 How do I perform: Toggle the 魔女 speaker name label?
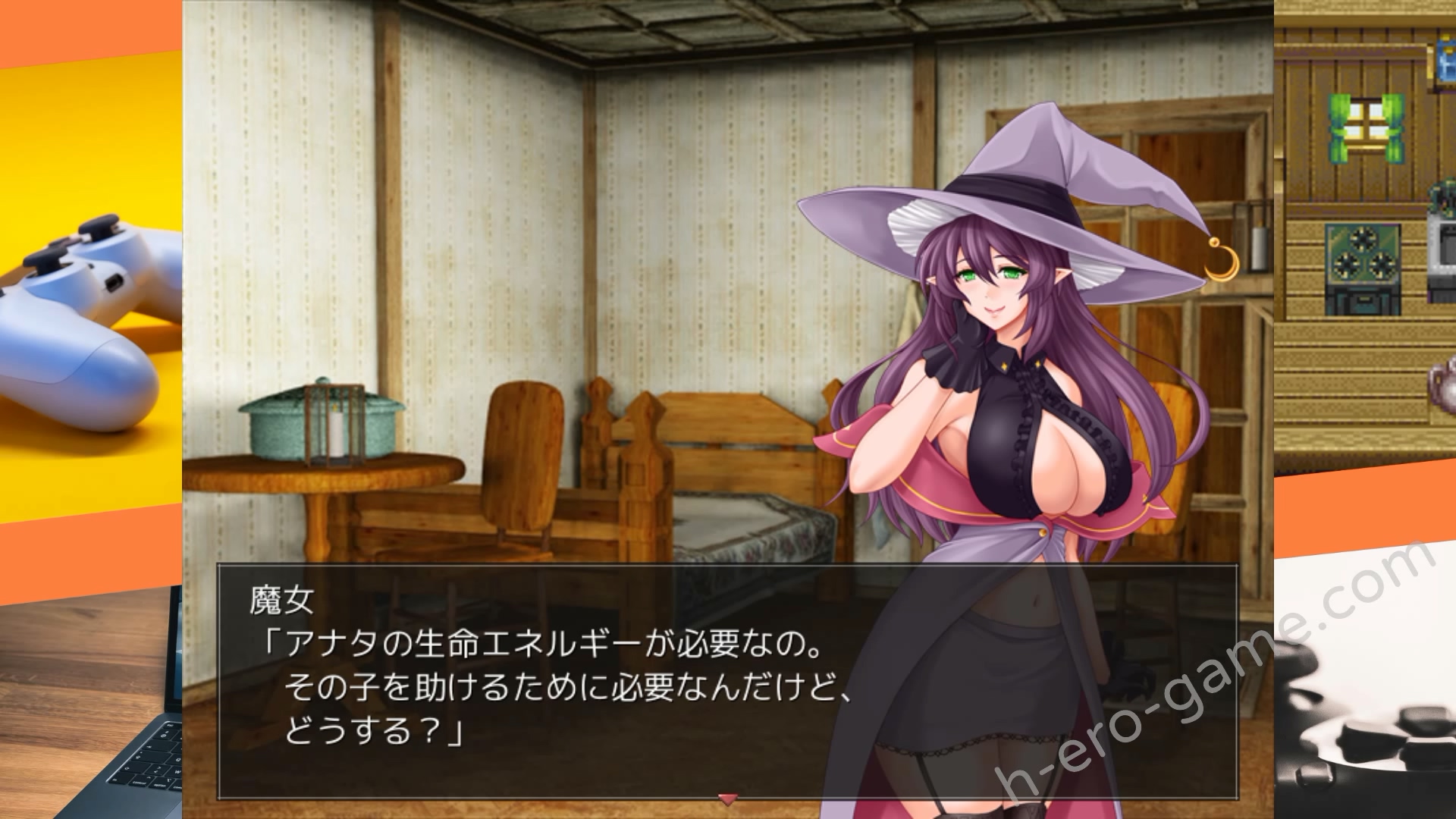(284, 598)
